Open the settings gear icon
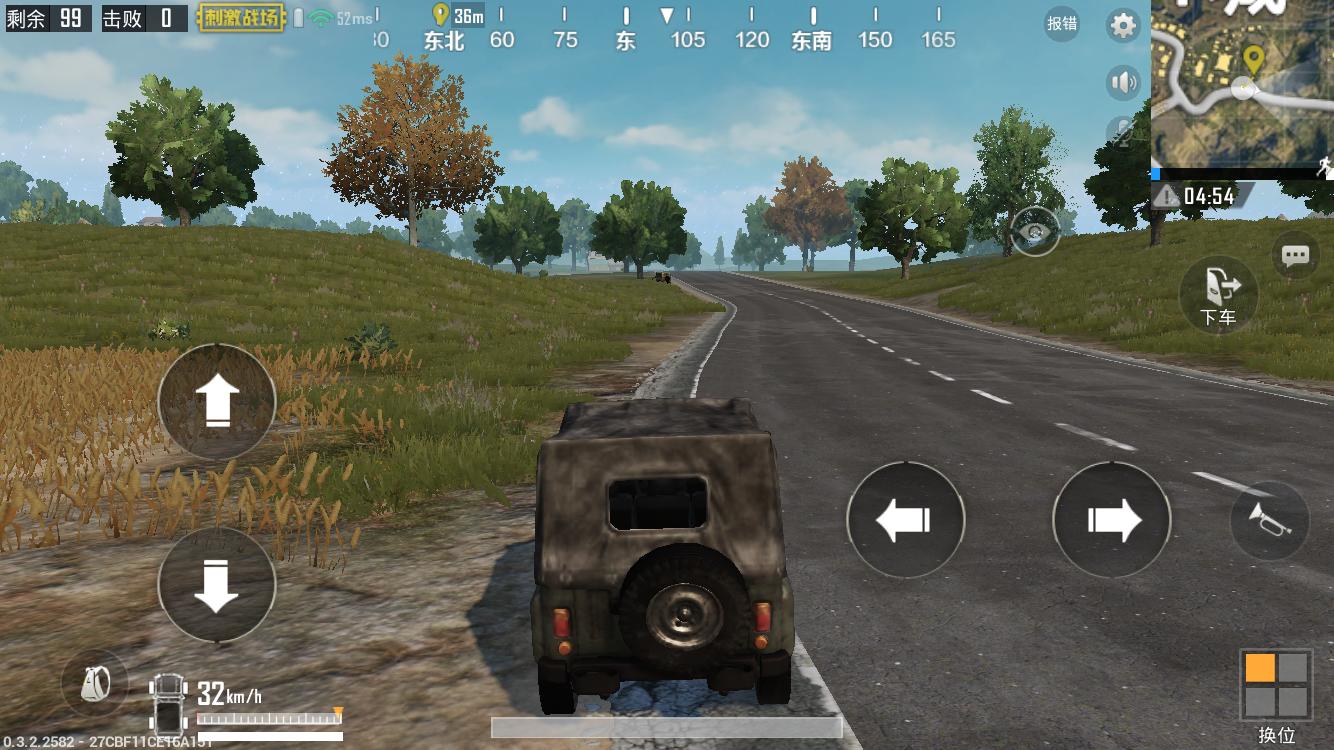Screen dimensions: 1334x750 tap(1124, 26)
